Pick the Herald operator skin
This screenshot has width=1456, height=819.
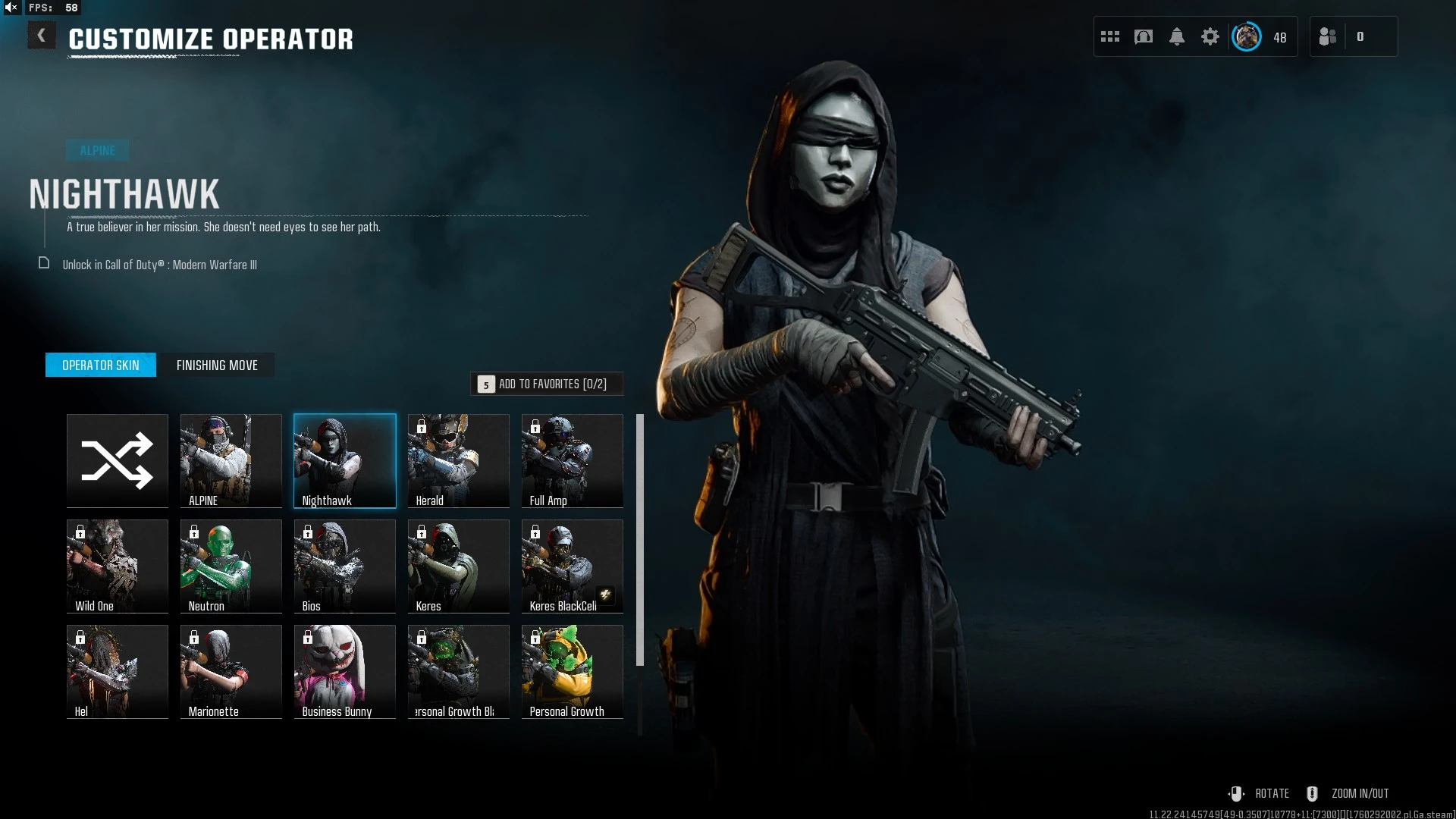(459, 460)
